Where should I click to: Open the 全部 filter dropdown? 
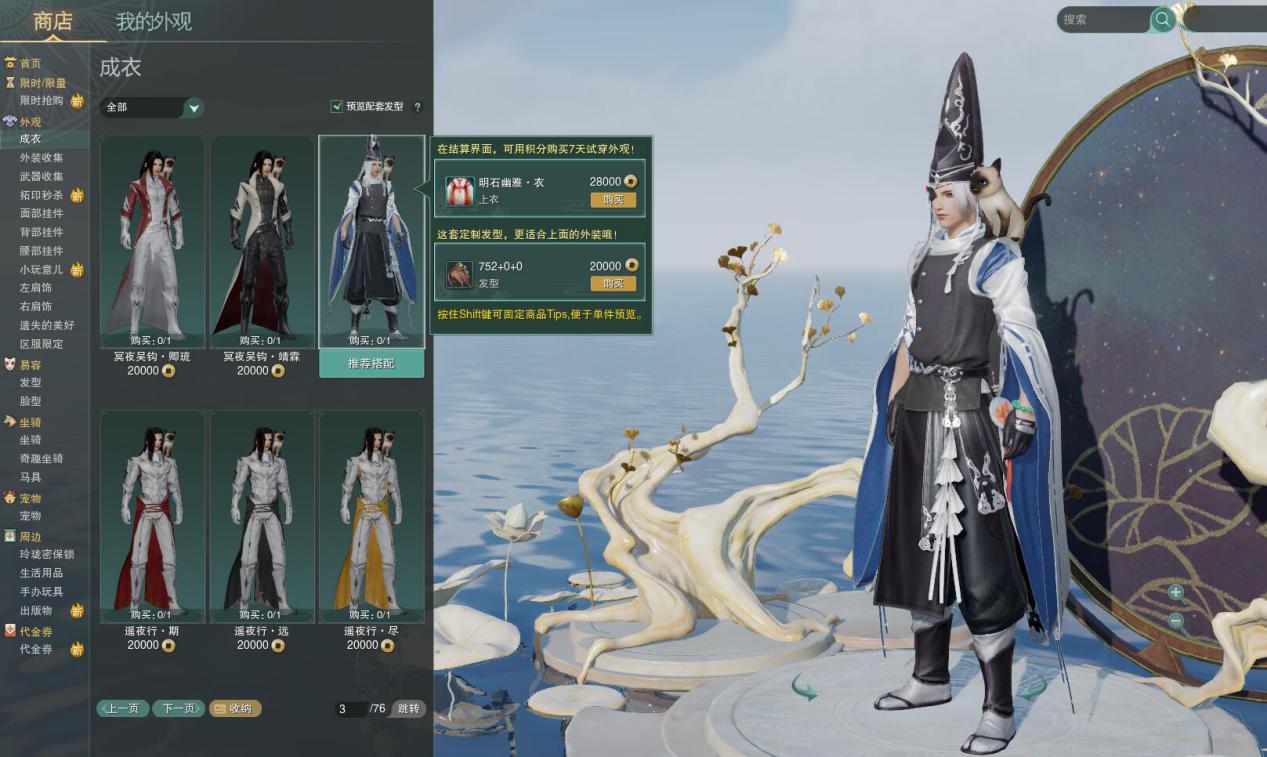[x=194, y=107]
